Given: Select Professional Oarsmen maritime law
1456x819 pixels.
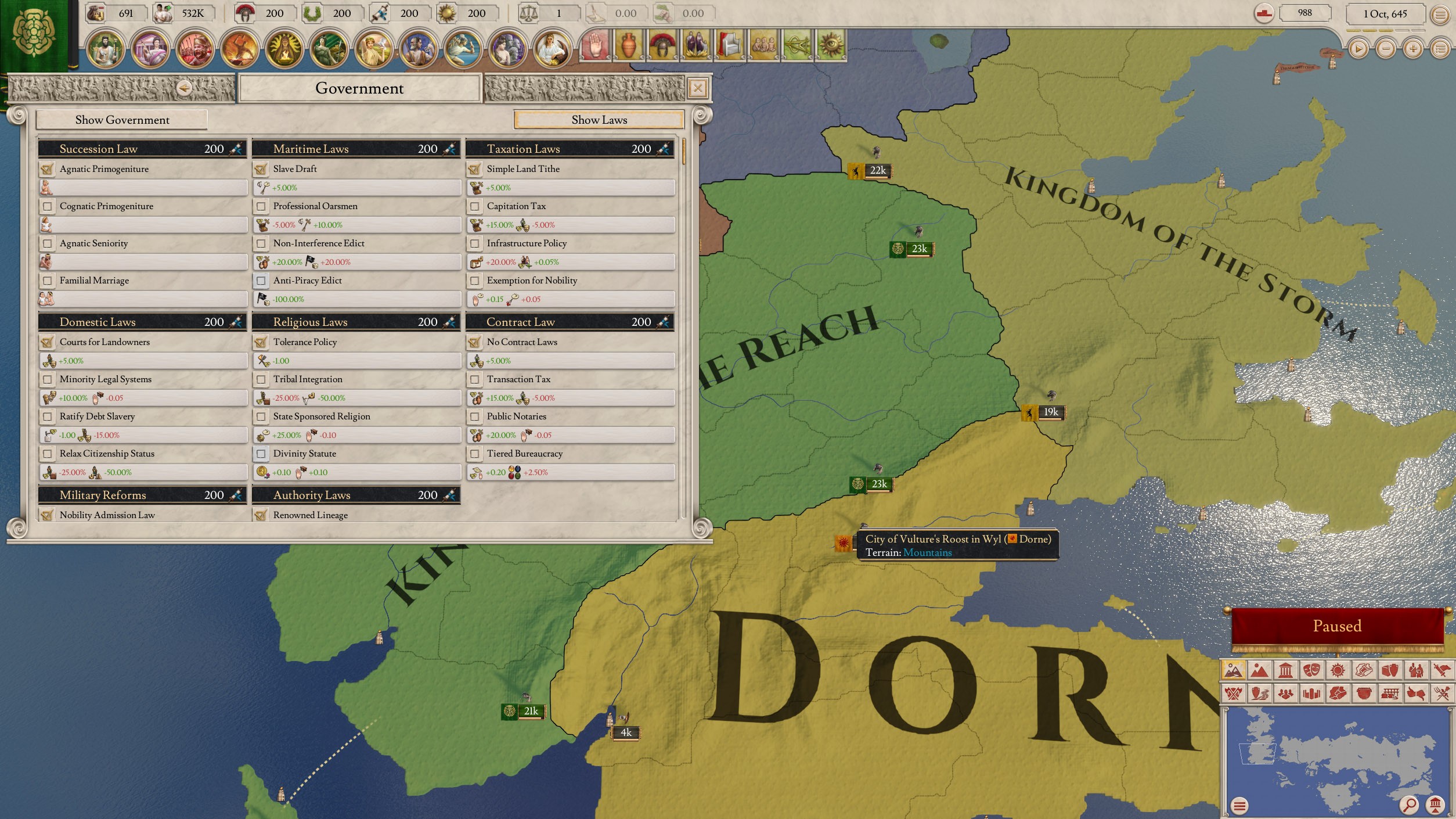Looking at the screenshot, I should (x=261, y=206).
